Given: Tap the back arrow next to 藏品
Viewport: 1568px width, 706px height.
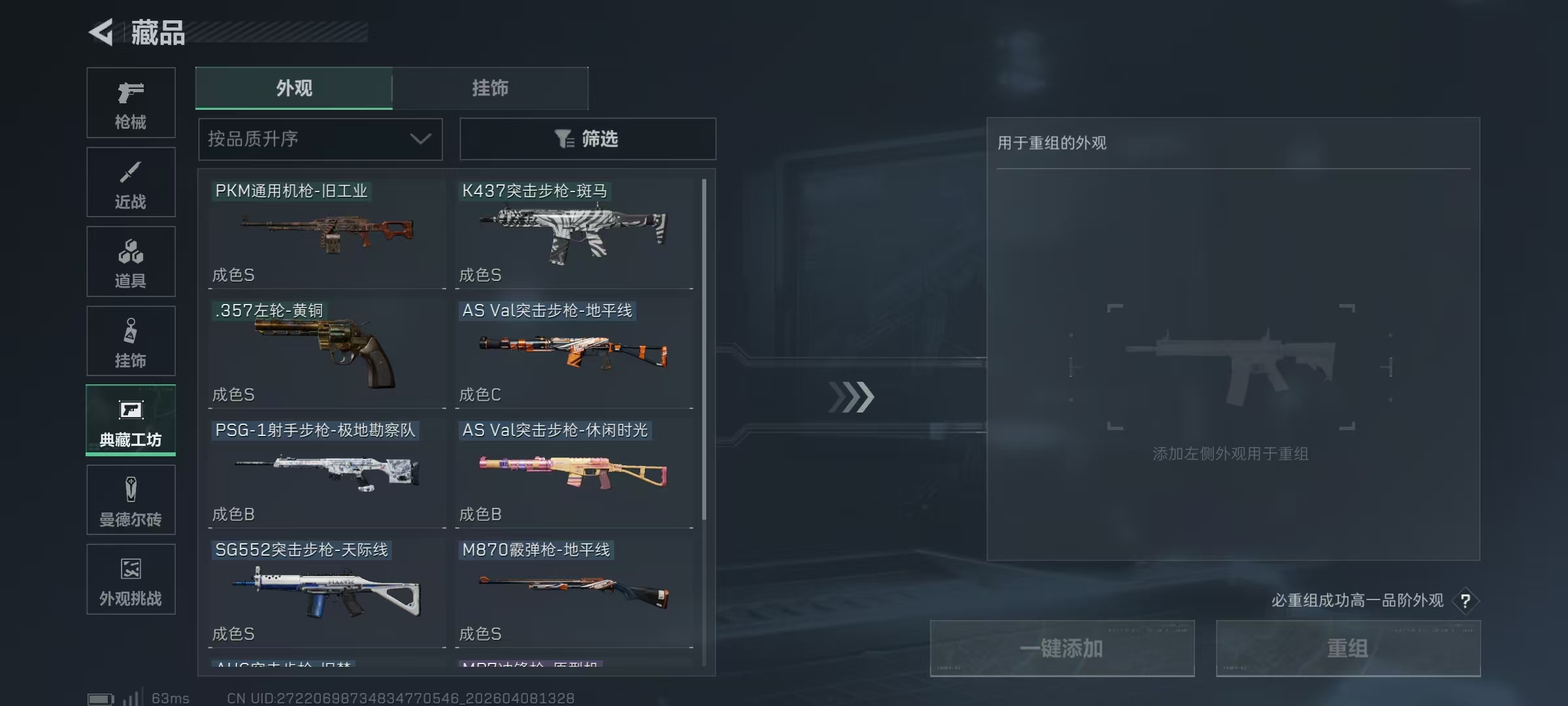Looking at the screenshot, I should (x=101, y=31).
